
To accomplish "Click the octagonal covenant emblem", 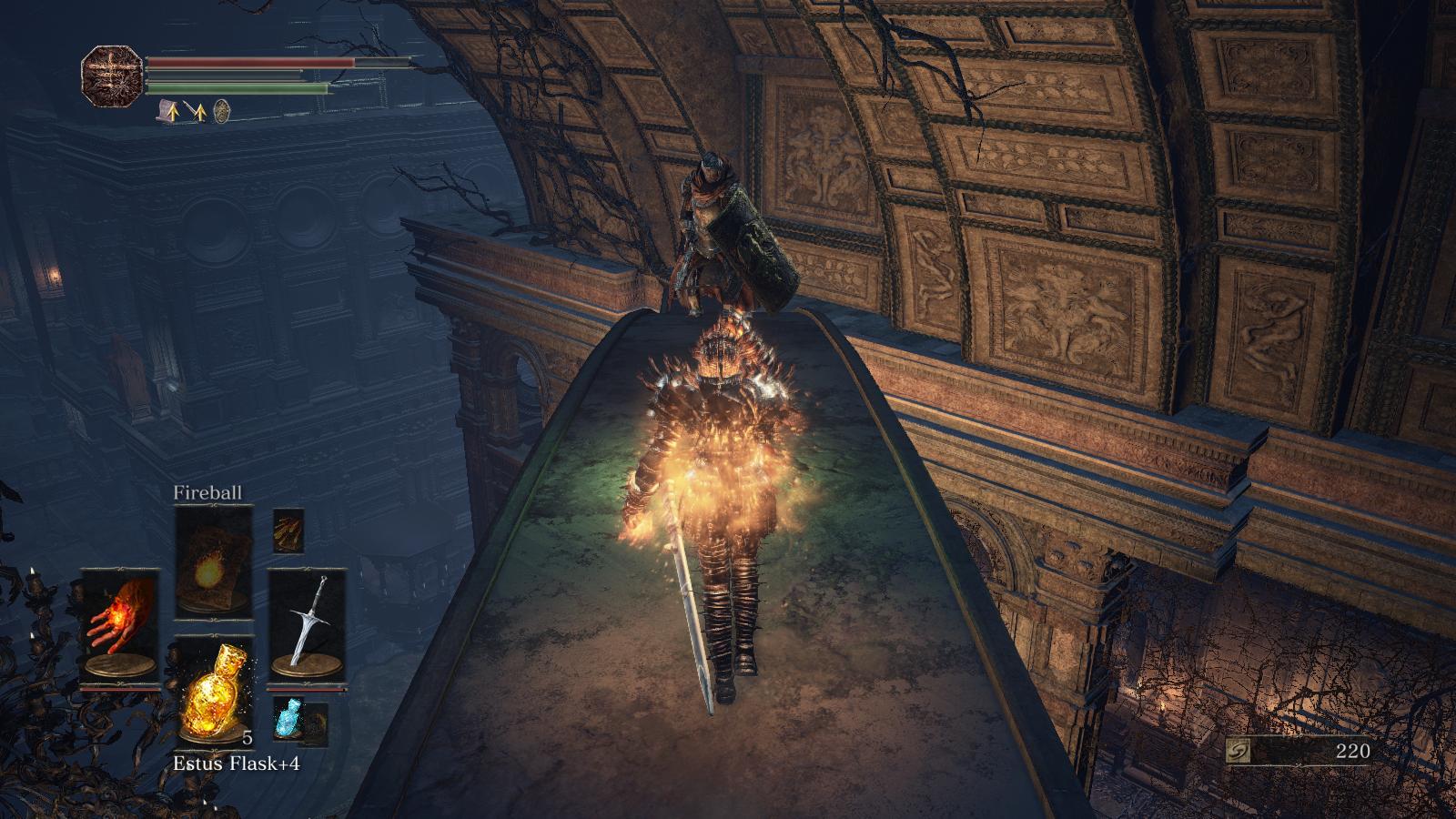I will coord(112,75).
